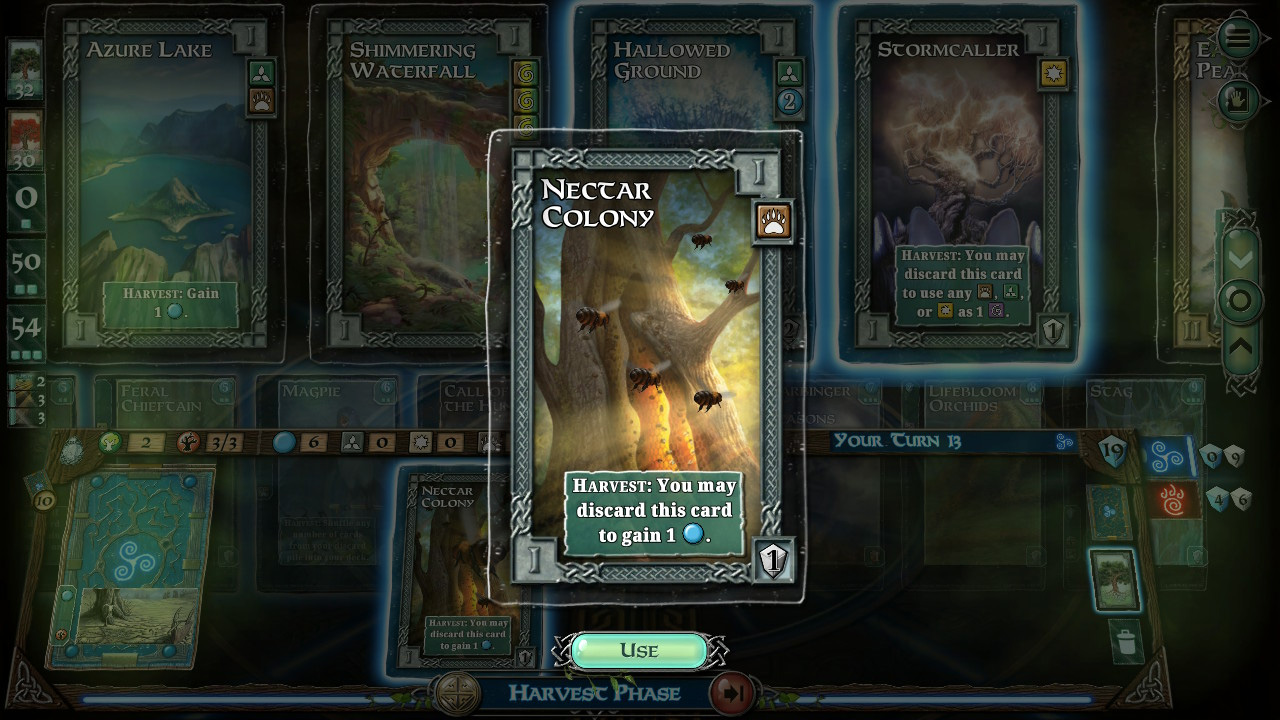Click the gold Celtic knot medallion button

click(456, 692)
